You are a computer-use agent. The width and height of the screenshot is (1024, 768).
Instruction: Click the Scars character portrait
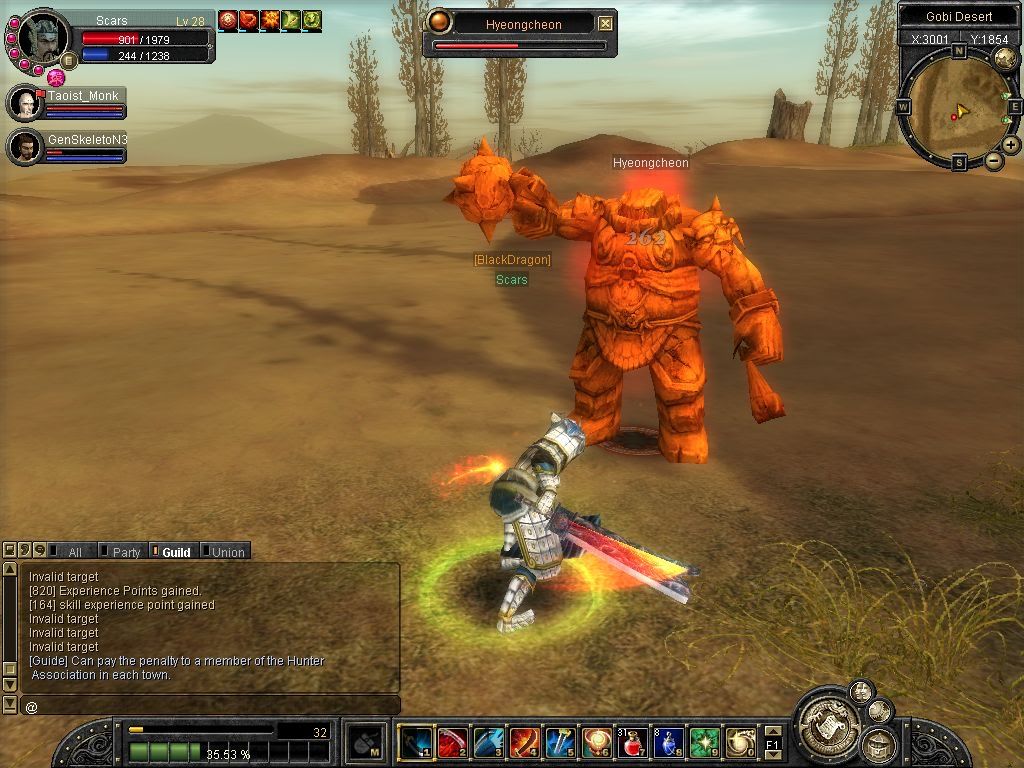[44, 38]
